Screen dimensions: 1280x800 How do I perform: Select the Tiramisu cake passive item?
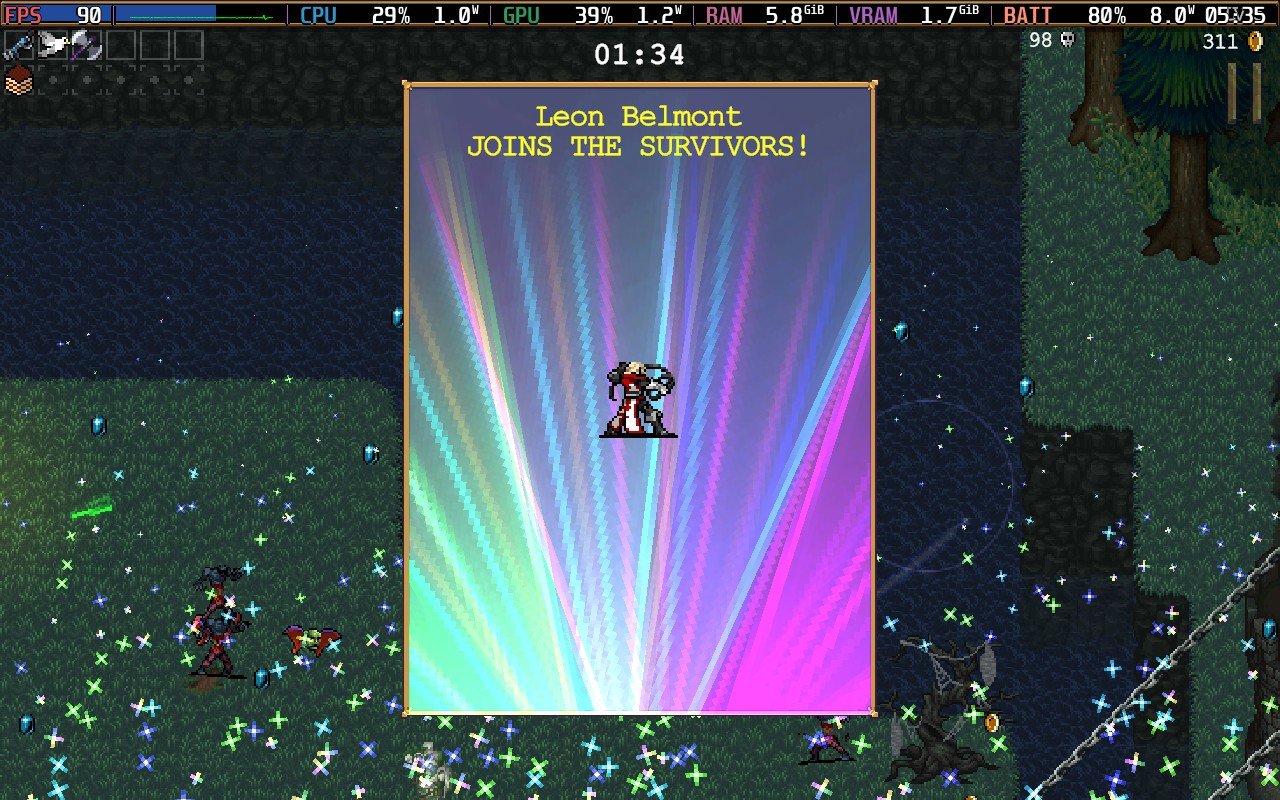click(x=19, y=81)
